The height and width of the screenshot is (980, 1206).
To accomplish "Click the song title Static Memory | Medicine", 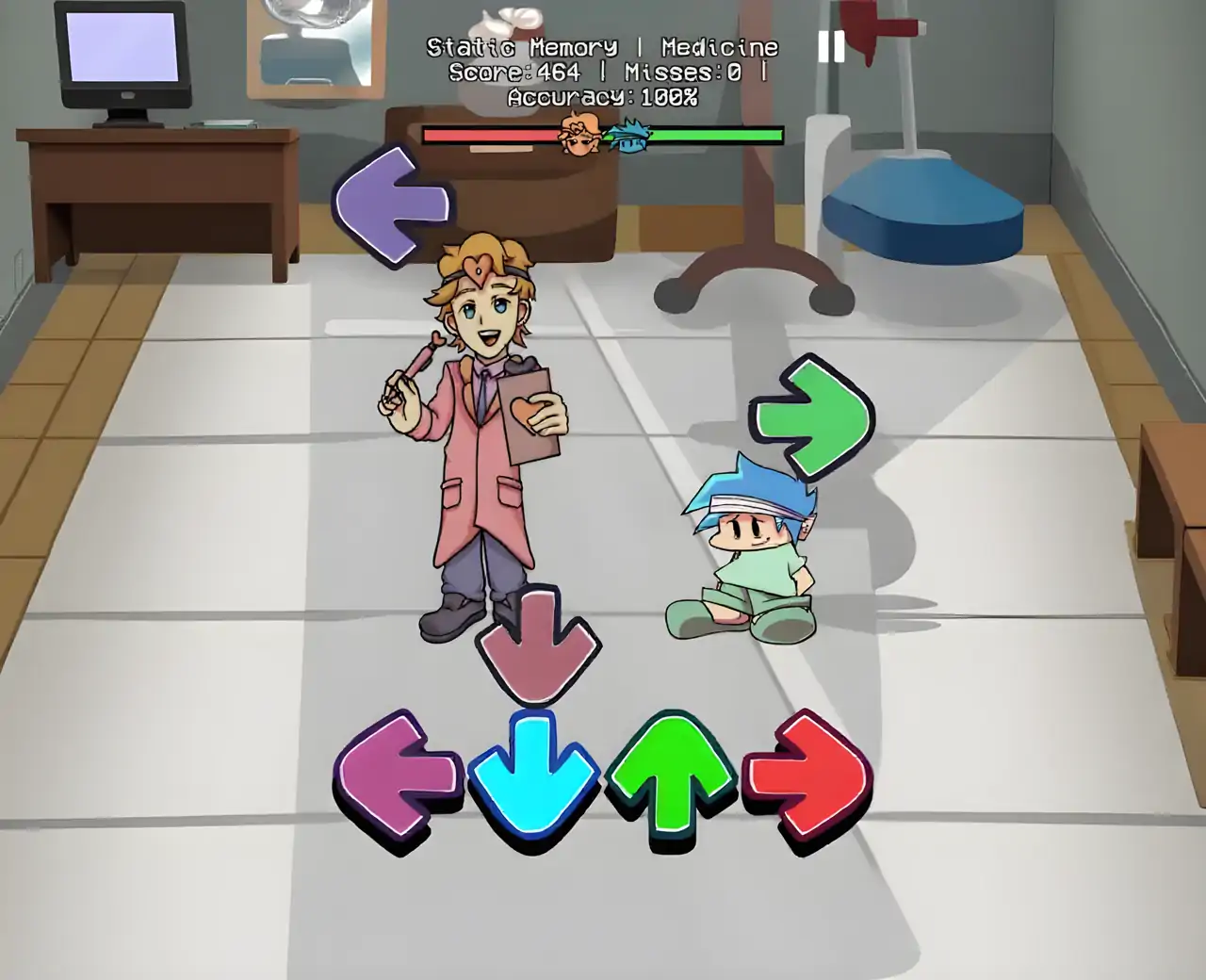I will tap(603, 45).
